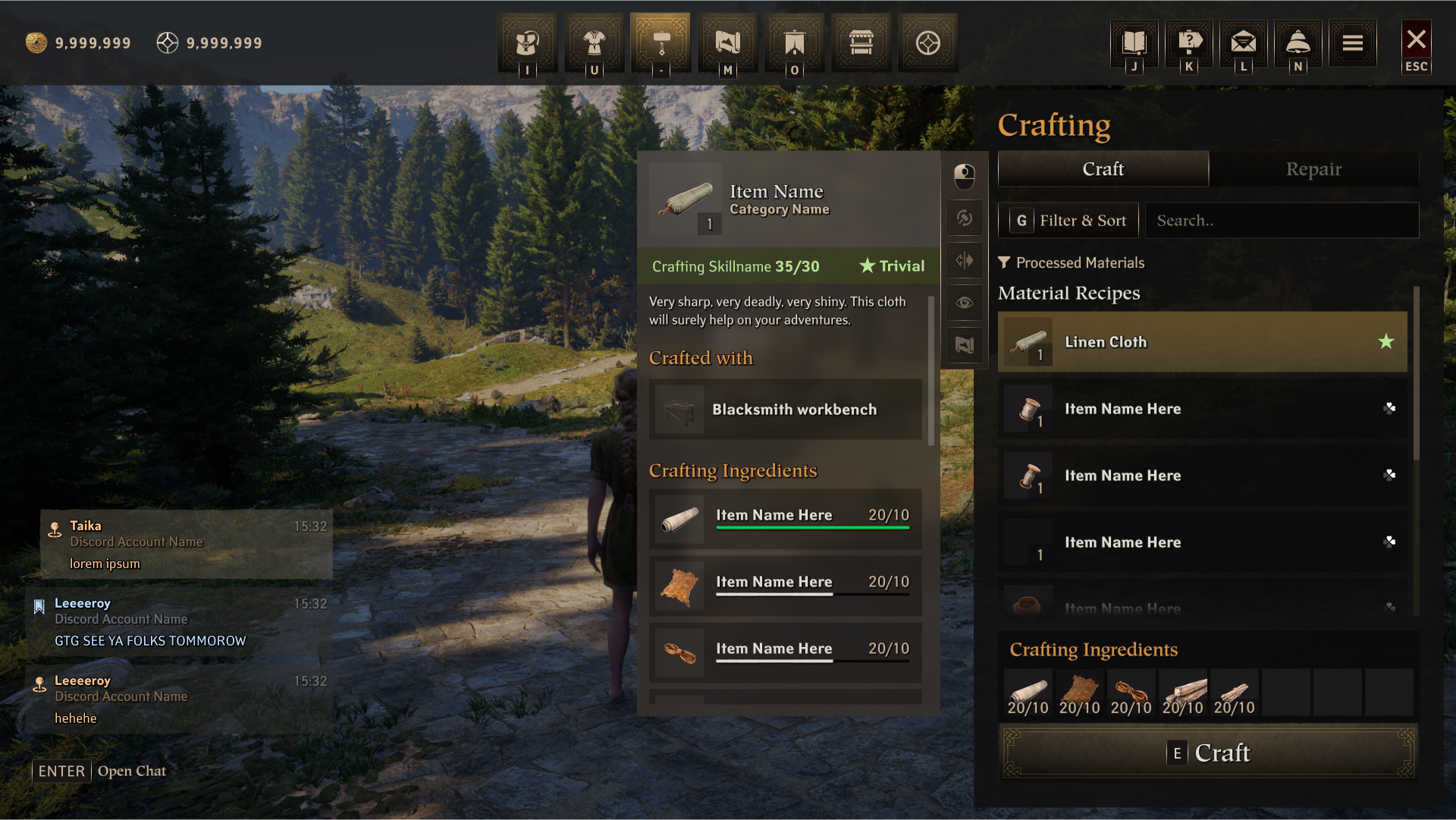Click the Blacksmith workbench entry
Viewport: 1456px width, 820px height.
click(x=786, y=410)
